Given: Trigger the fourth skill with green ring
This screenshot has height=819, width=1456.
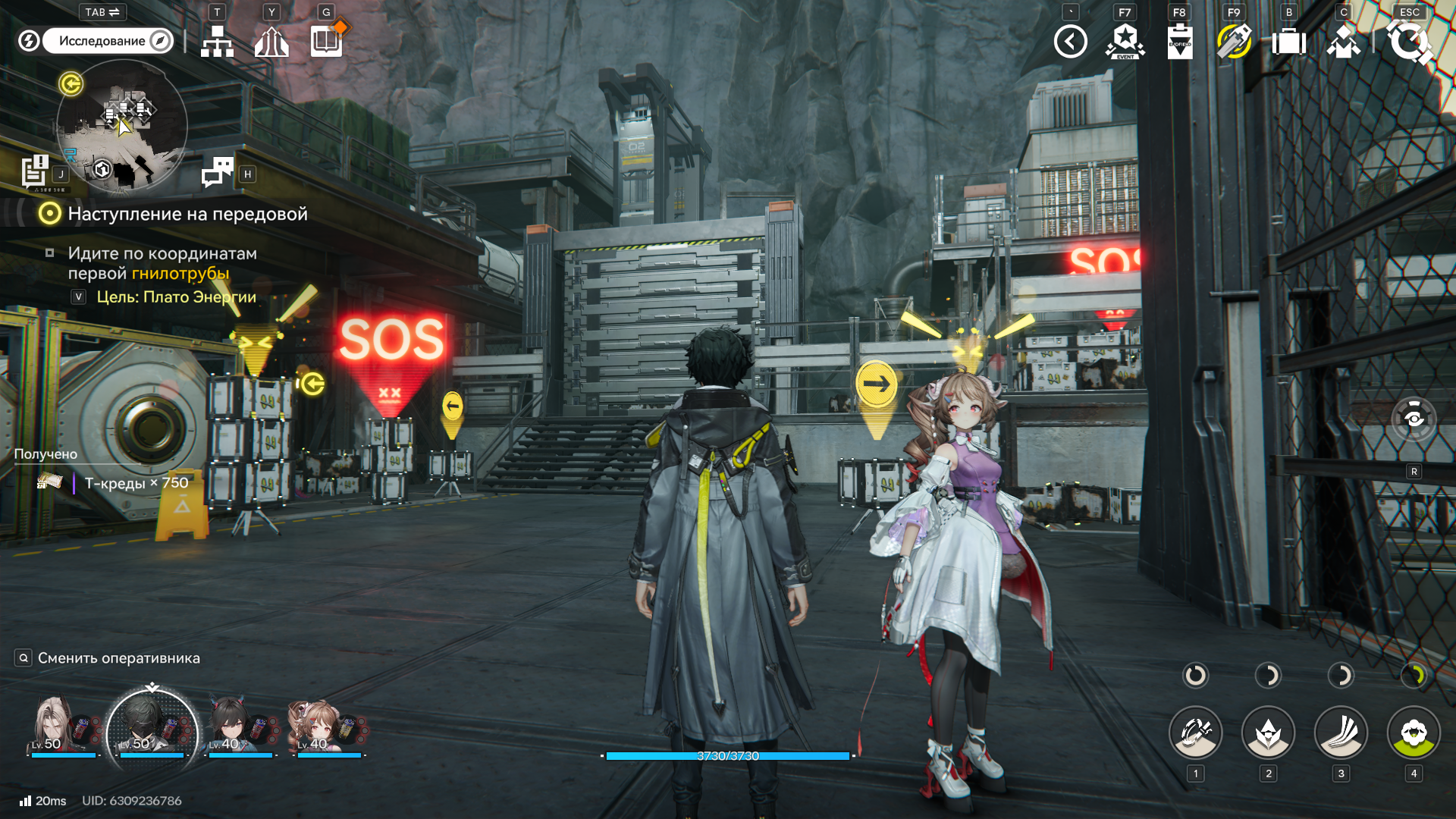Looking at the screenshot, I should [1414, 733].
